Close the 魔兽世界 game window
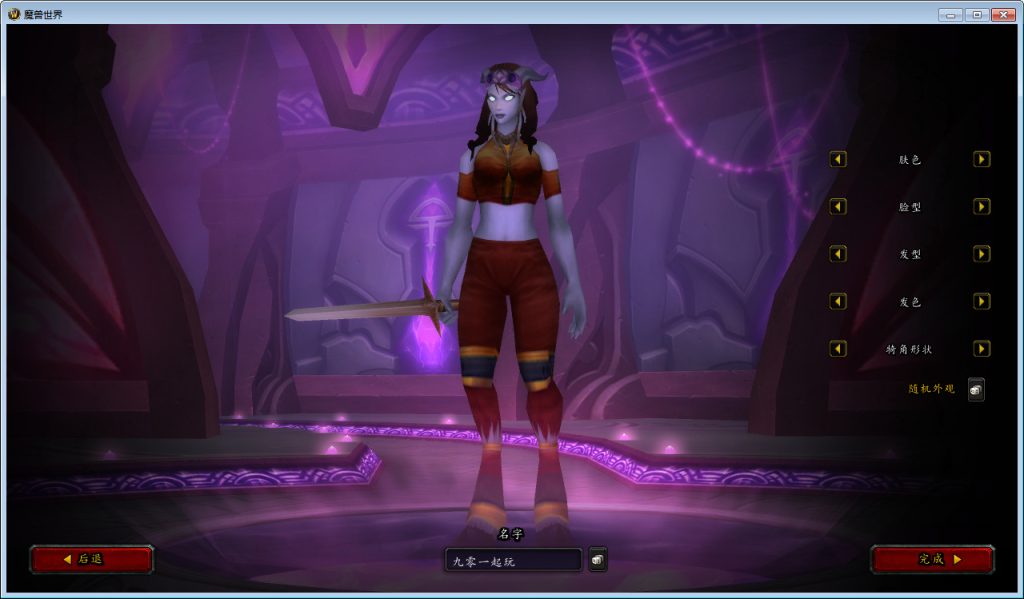The height and width of the screenshot is (599, 1024). pyautogui.click(x=1002, y=14)
